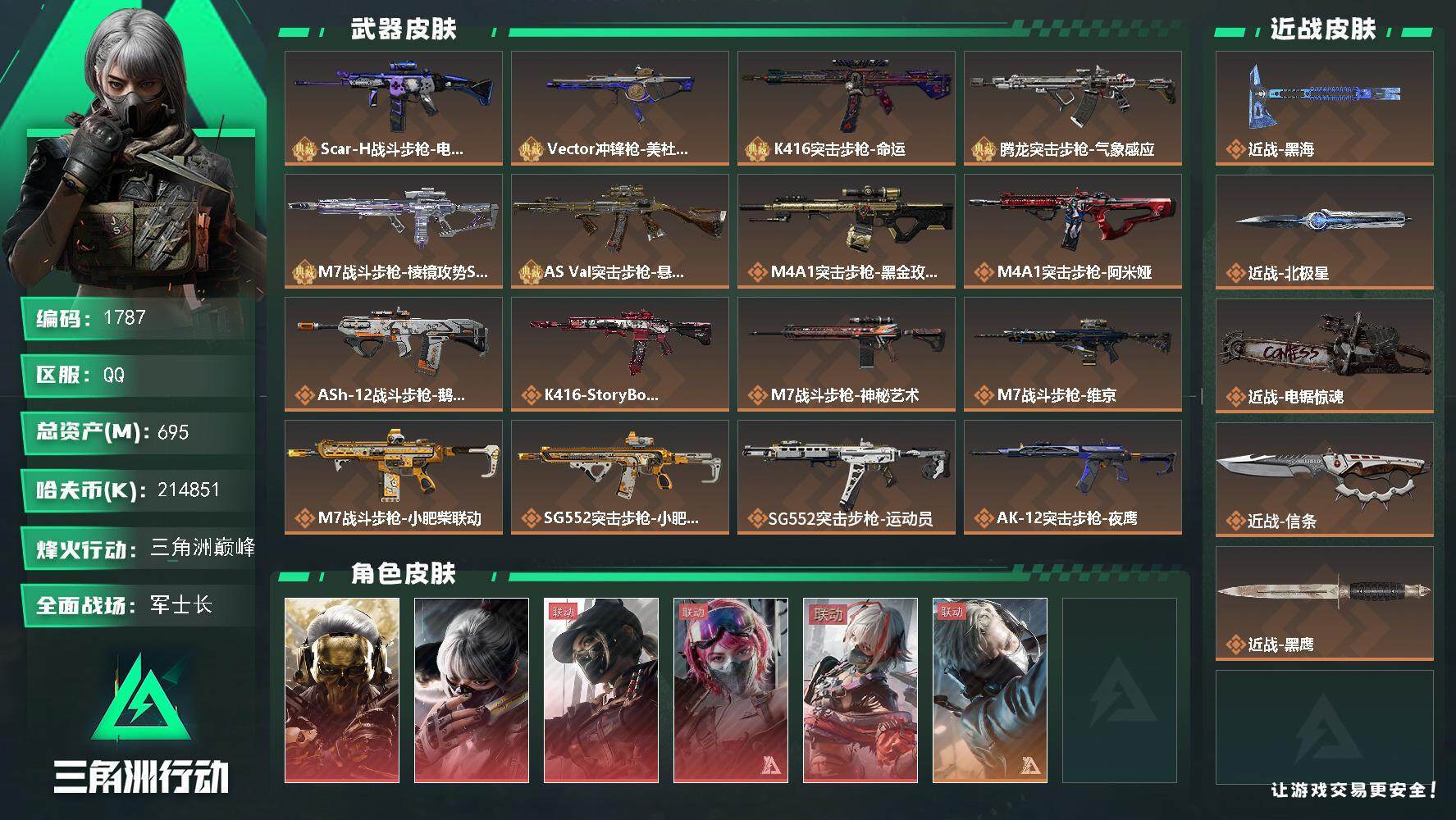Select the M7战斗步枪-神秘艺术 skin
Image resolution: width=1456 pixels, height=820 pixels.
(846, 353)
